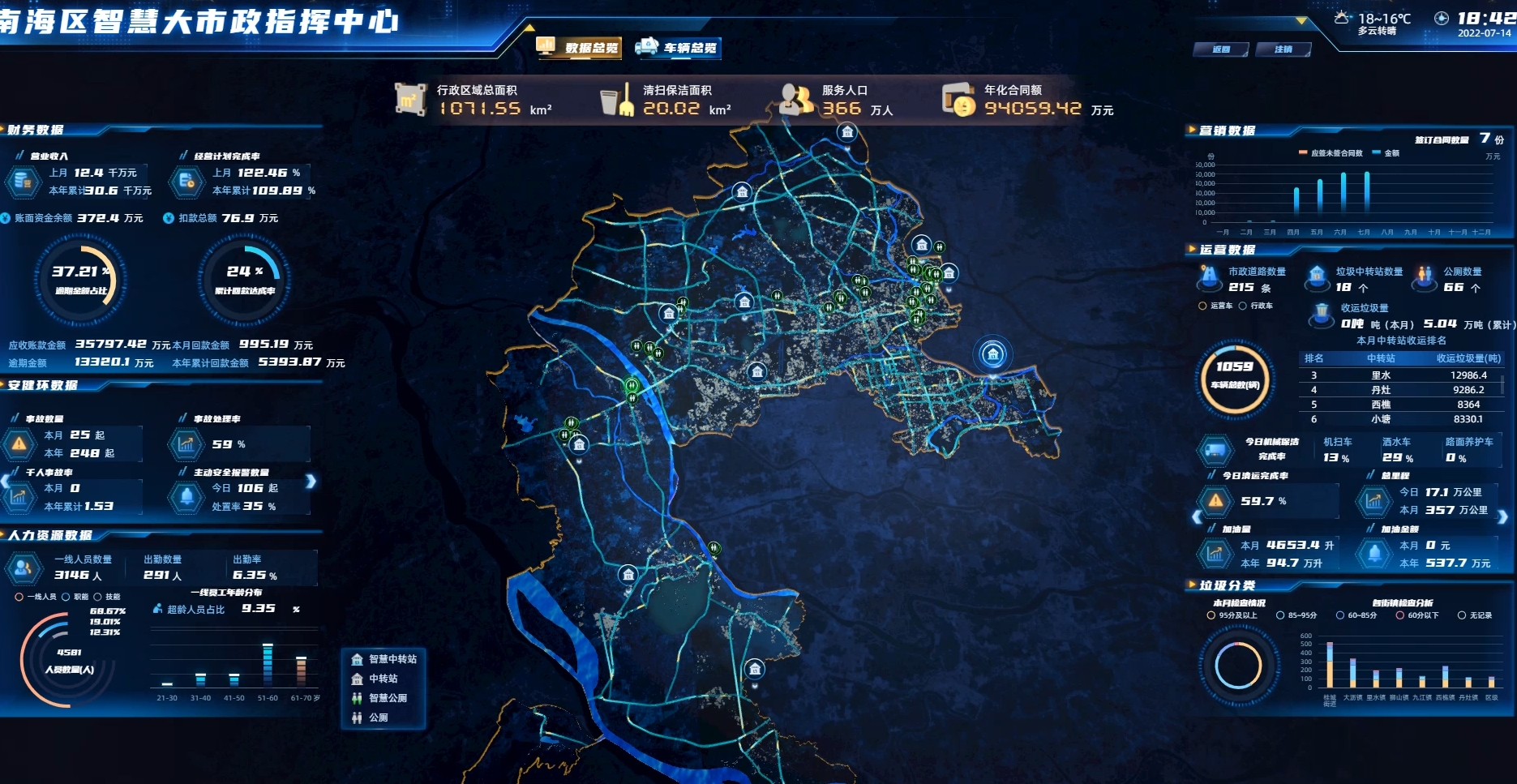
Task: Select the 行政车 legend option
Action: [1256, 306]
